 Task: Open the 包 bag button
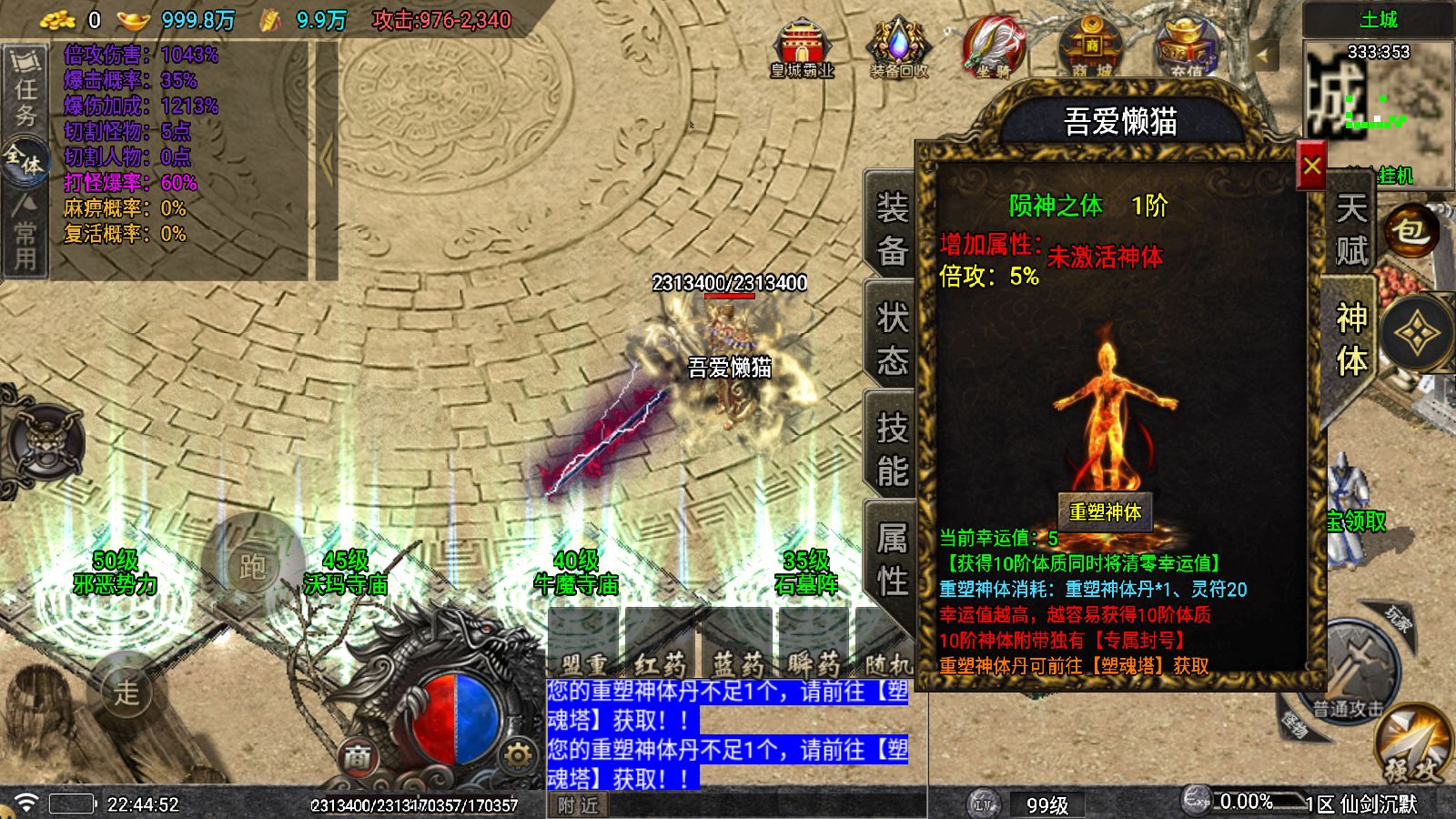tap(1410, 231)
